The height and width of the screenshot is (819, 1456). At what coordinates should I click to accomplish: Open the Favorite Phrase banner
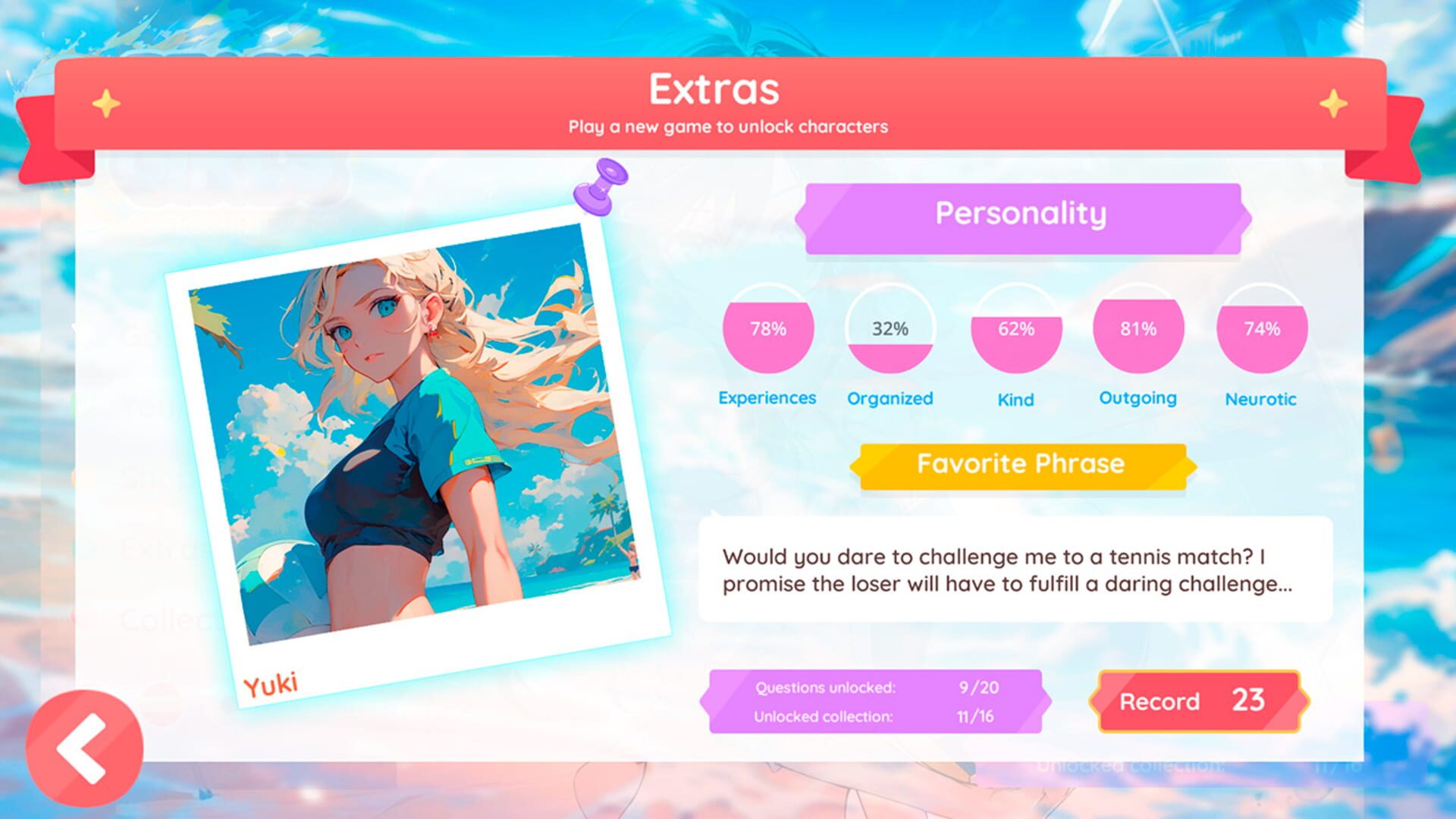pos(1020,463)
